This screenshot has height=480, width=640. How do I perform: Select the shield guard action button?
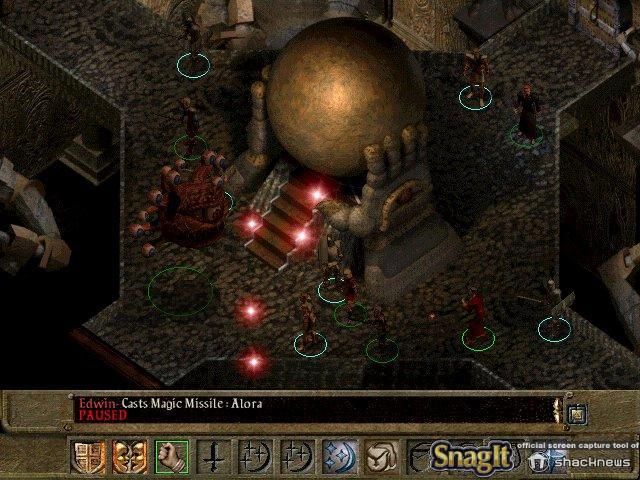coord(85,456)
